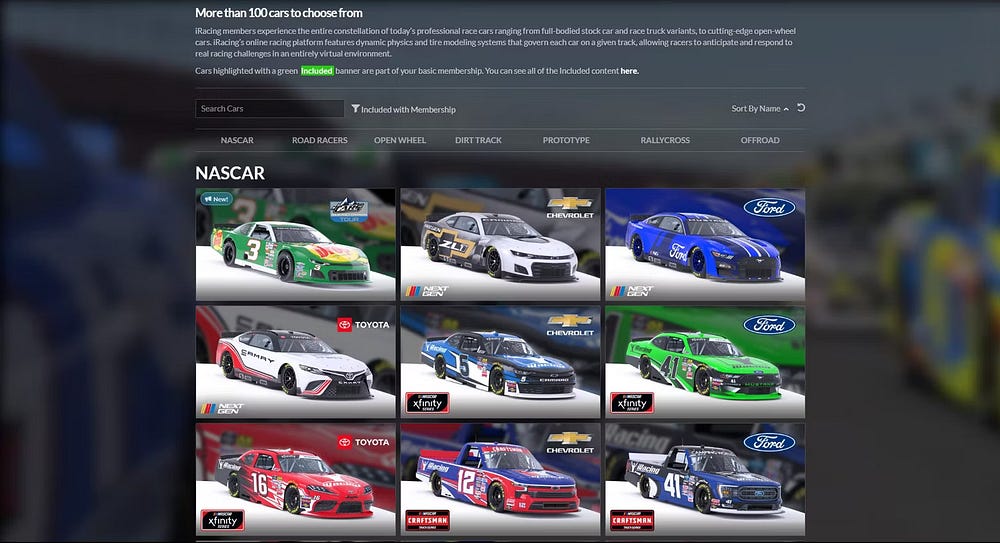Click the Search Cars input field
Image resolution: width=1000 pixels, height=543 pixels.
[269, 109]
